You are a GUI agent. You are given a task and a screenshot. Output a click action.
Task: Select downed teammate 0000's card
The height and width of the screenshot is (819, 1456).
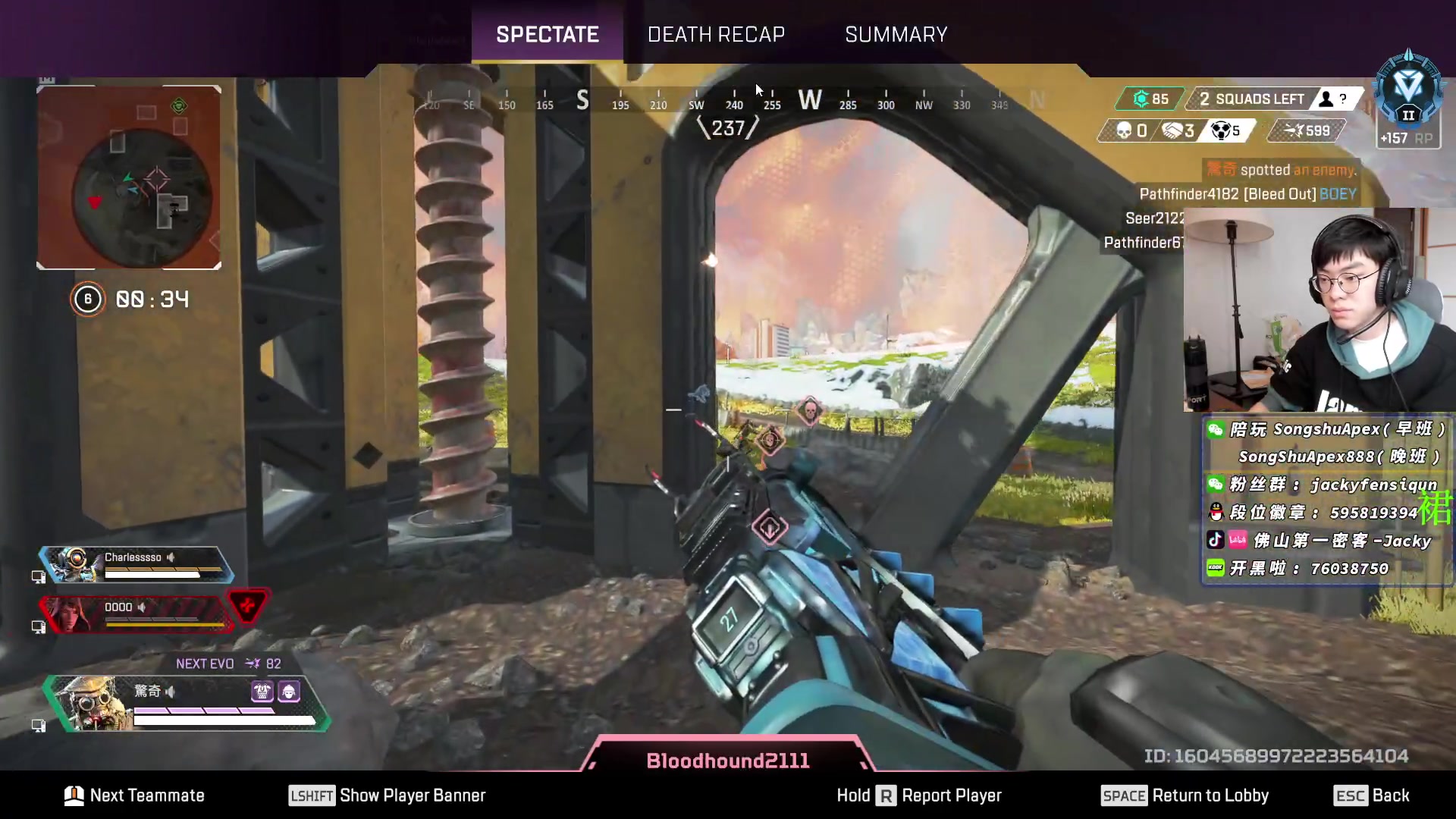click(x=136, y=613)
